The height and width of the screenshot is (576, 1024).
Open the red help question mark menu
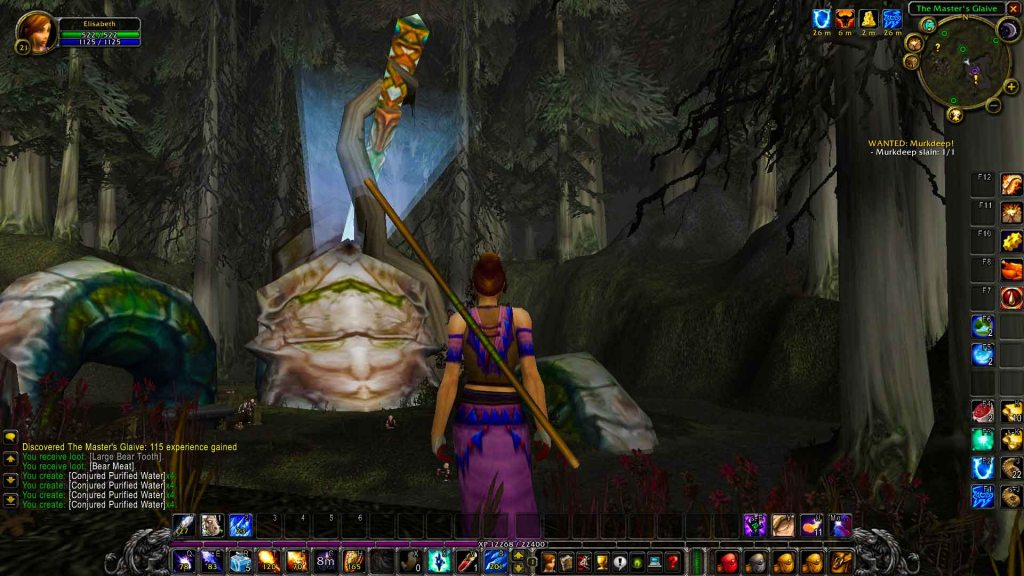click(x=673, y=562)
